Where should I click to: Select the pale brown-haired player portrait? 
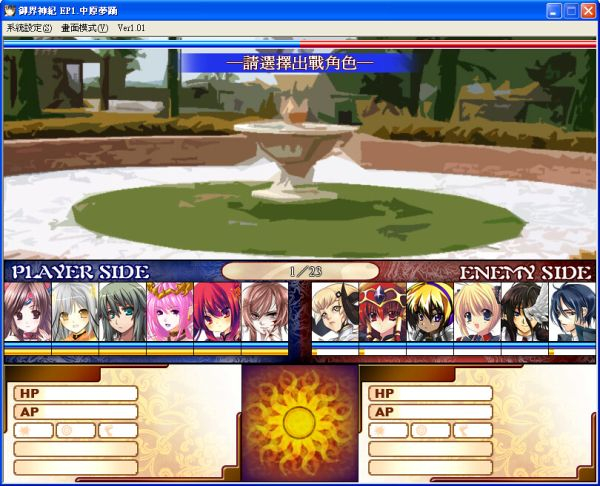pyautogui.click(x=263, y=312)
